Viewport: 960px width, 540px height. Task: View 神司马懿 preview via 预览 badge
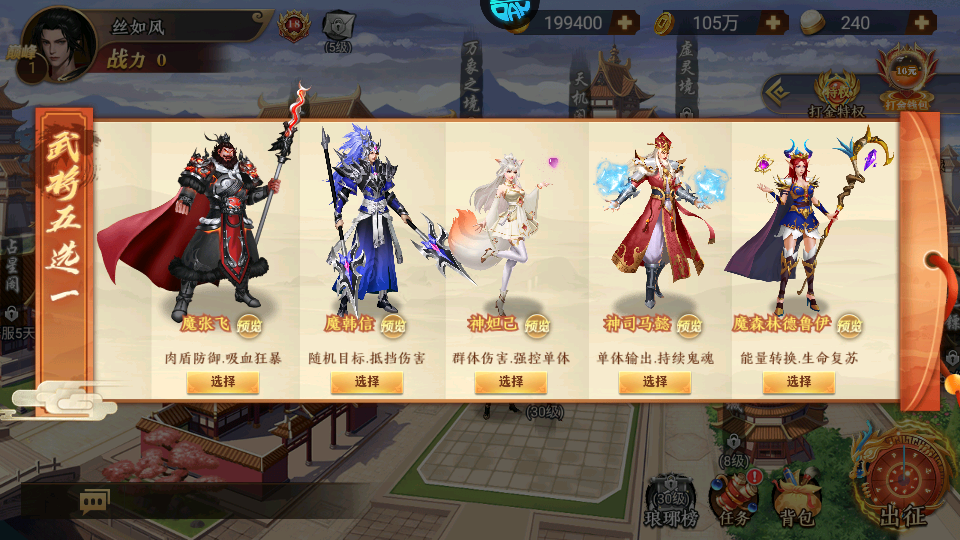click(x=689, y=326)
